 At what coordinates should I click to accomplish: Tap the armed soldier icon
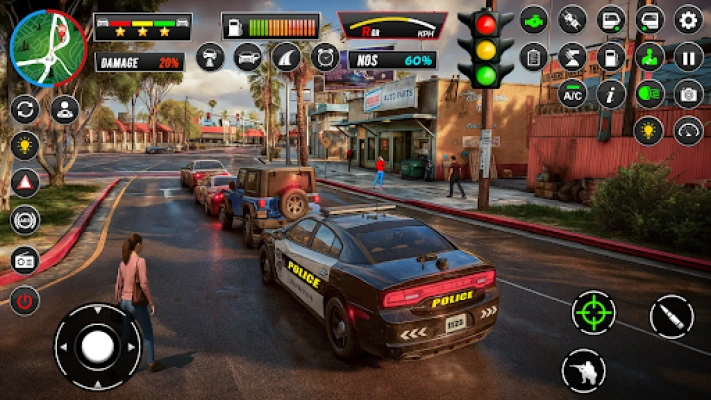[x=583, y=370]
